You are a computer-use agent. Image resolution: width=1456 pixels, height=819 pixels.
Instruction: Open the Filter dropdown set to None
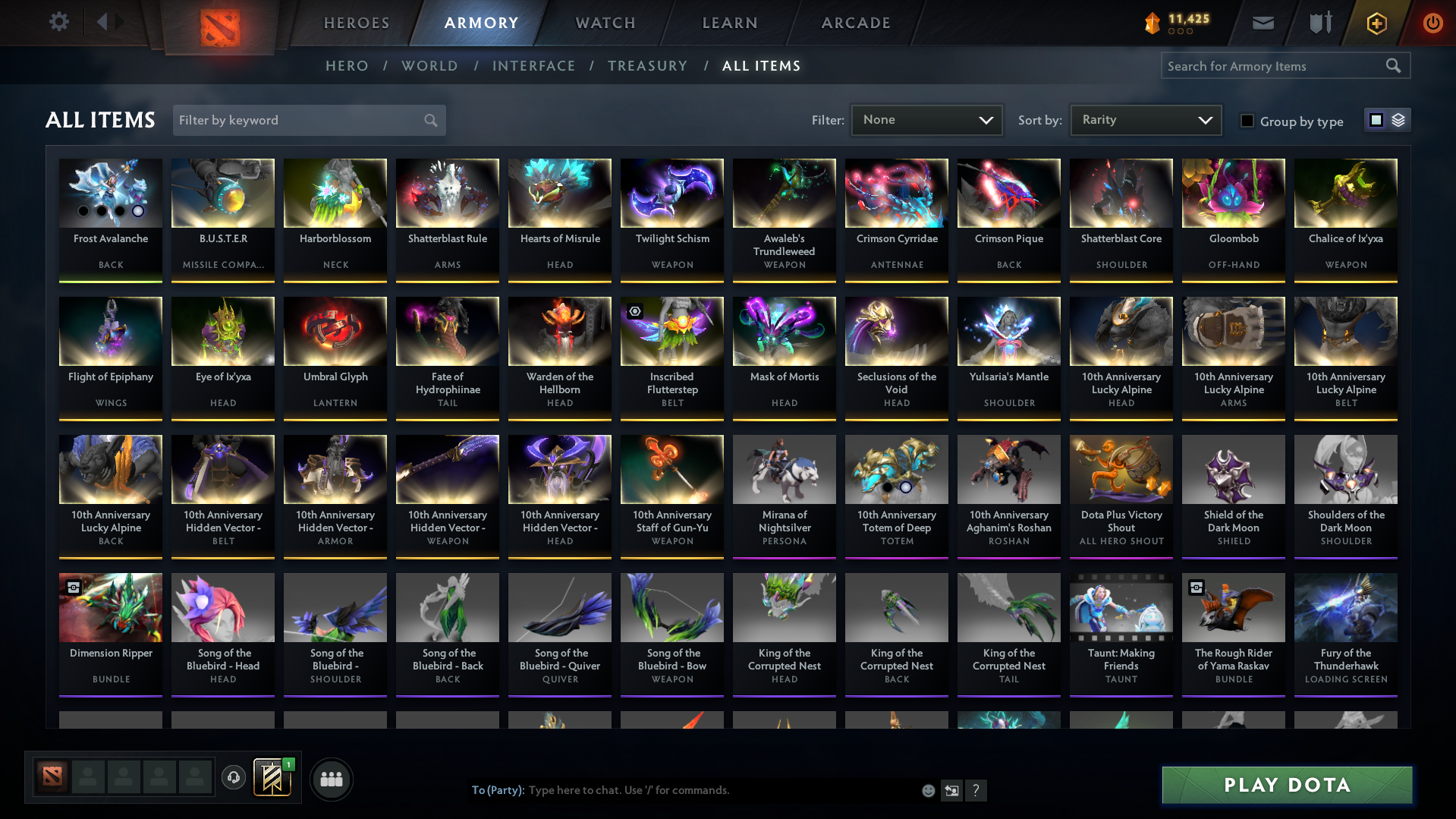pos(926,119)
